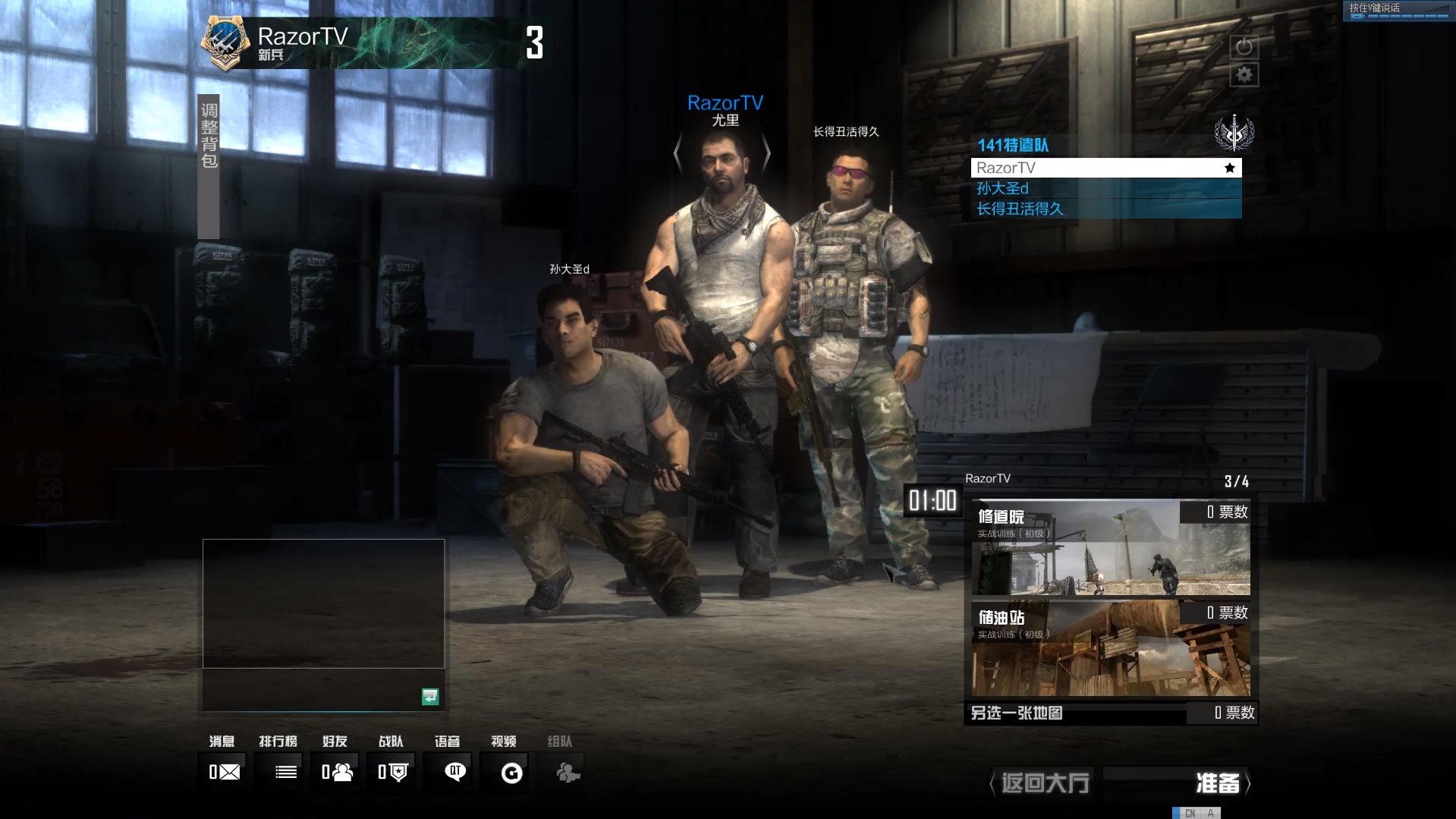
Task: Open the 战队 clan panel
Action: pyautogui.click(x=393, y=772)
